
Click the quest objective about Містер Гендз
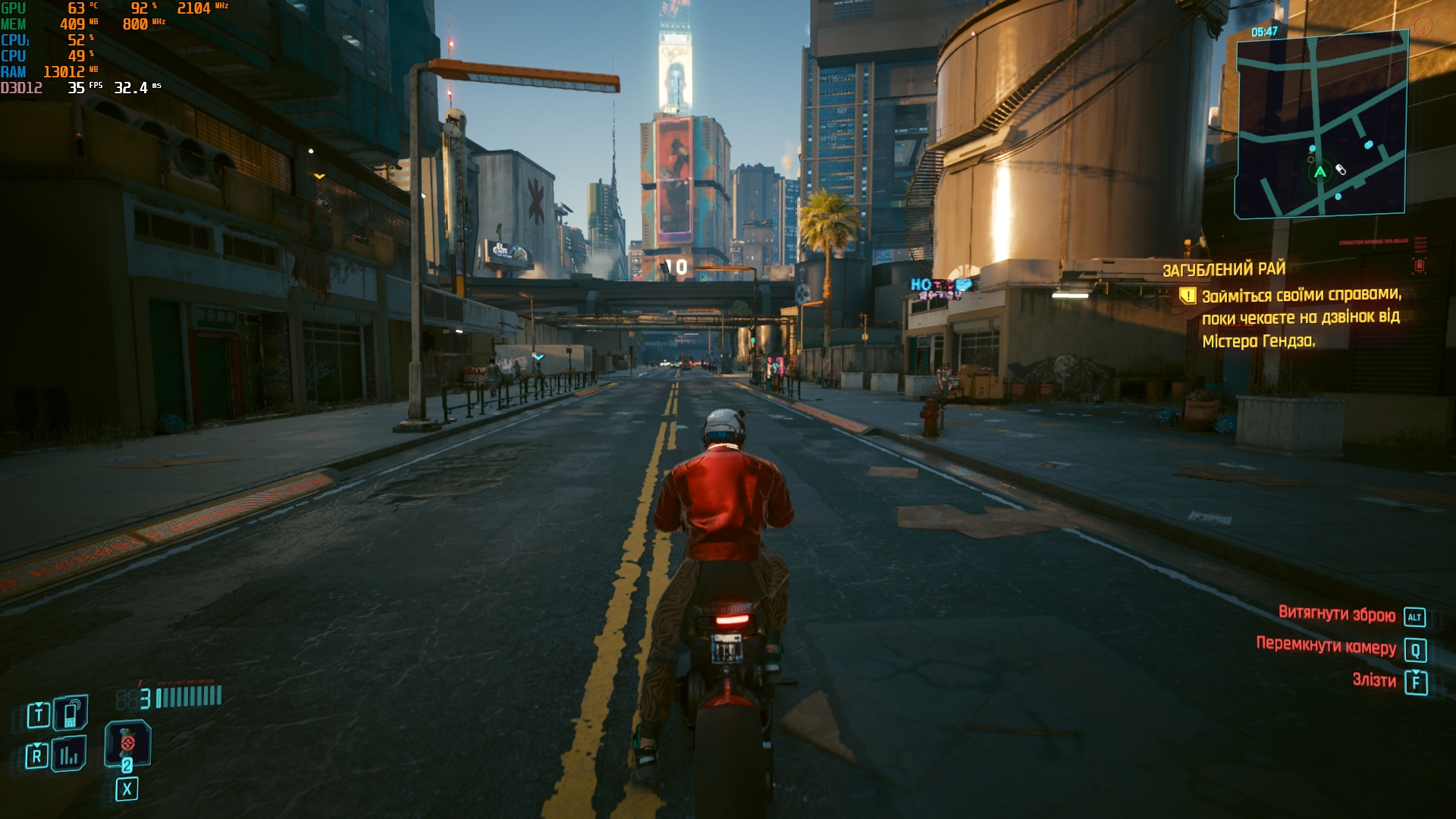[1301, 318]
